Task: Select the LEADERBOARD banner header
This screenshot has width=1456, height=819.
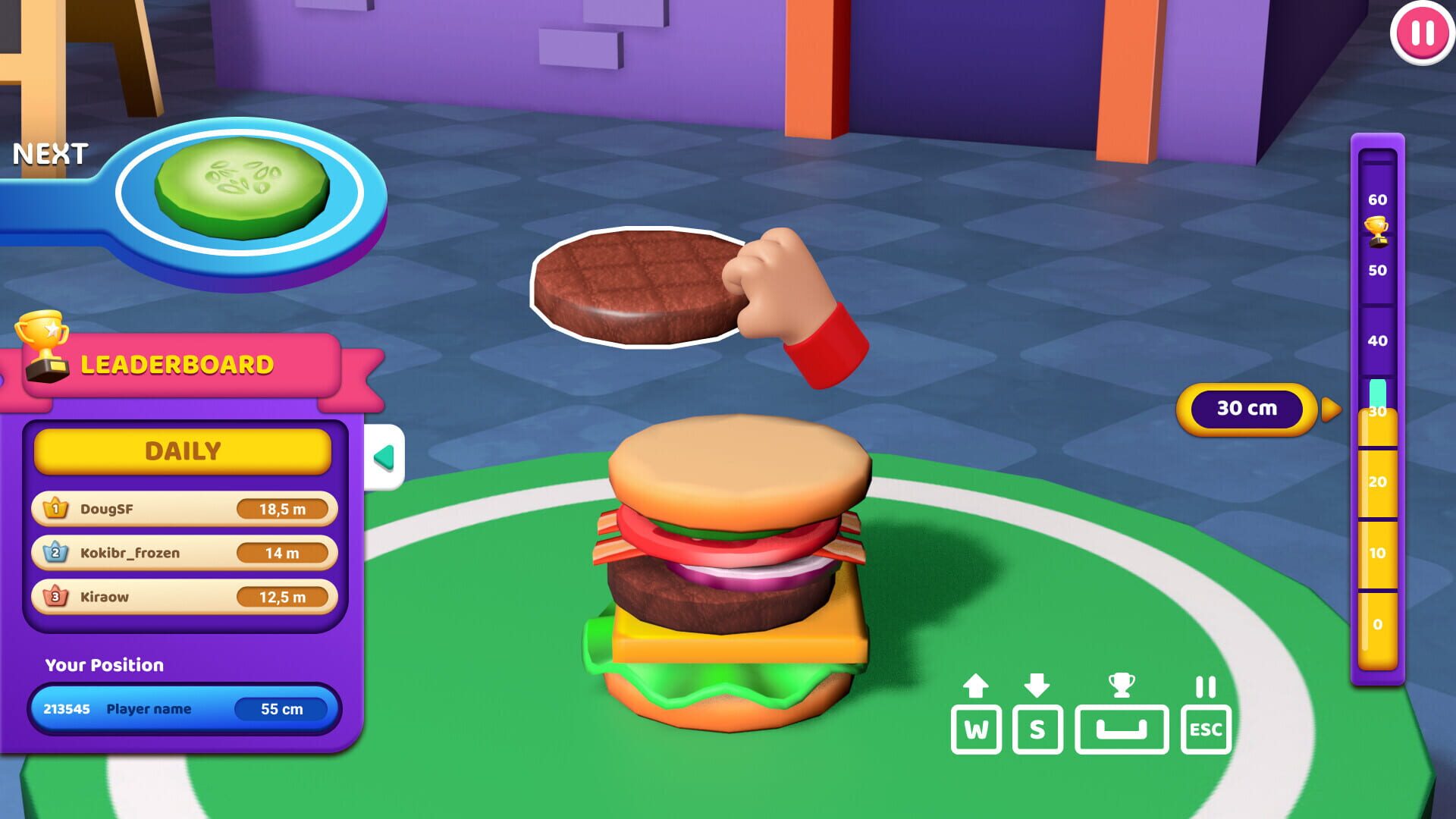Action: [178, 364]
